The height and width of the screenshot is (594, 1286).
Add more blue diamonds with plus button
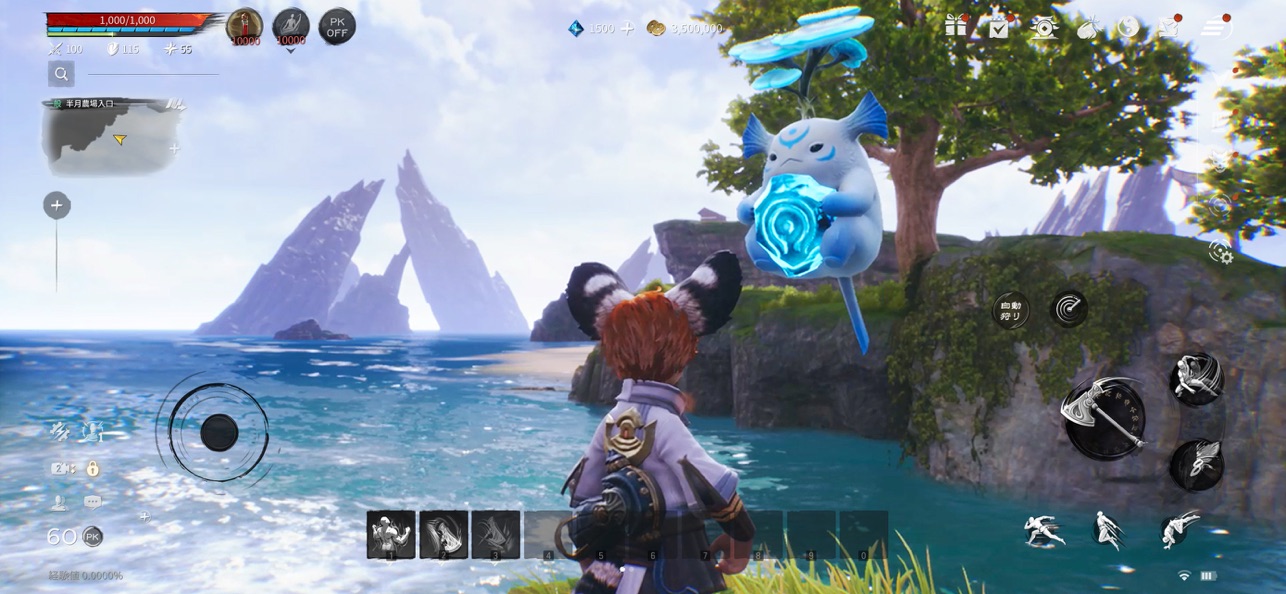(x=627, y=28)
